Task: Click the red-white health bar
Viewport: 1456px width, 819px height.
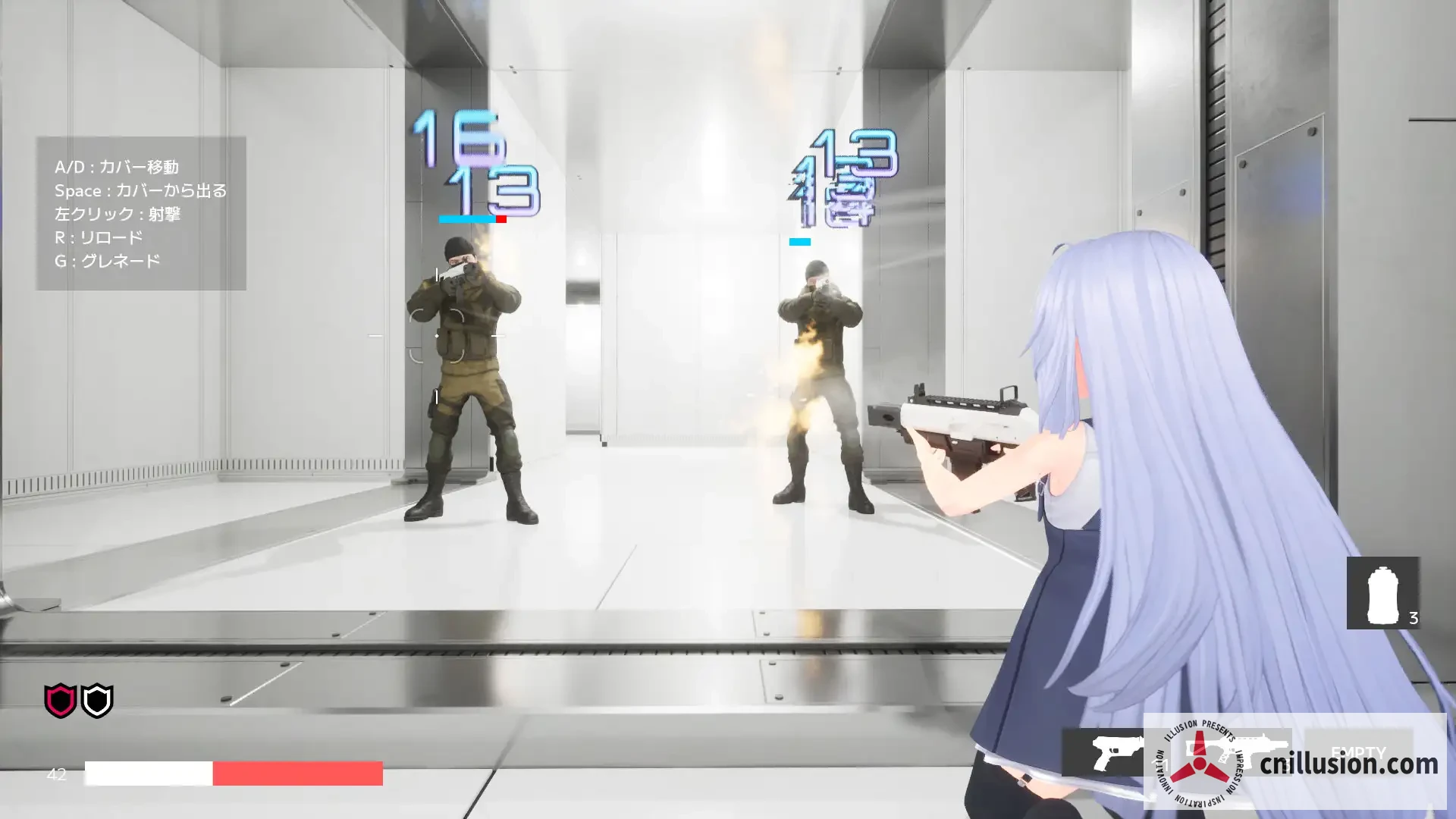Action: [x=235, y=775]
